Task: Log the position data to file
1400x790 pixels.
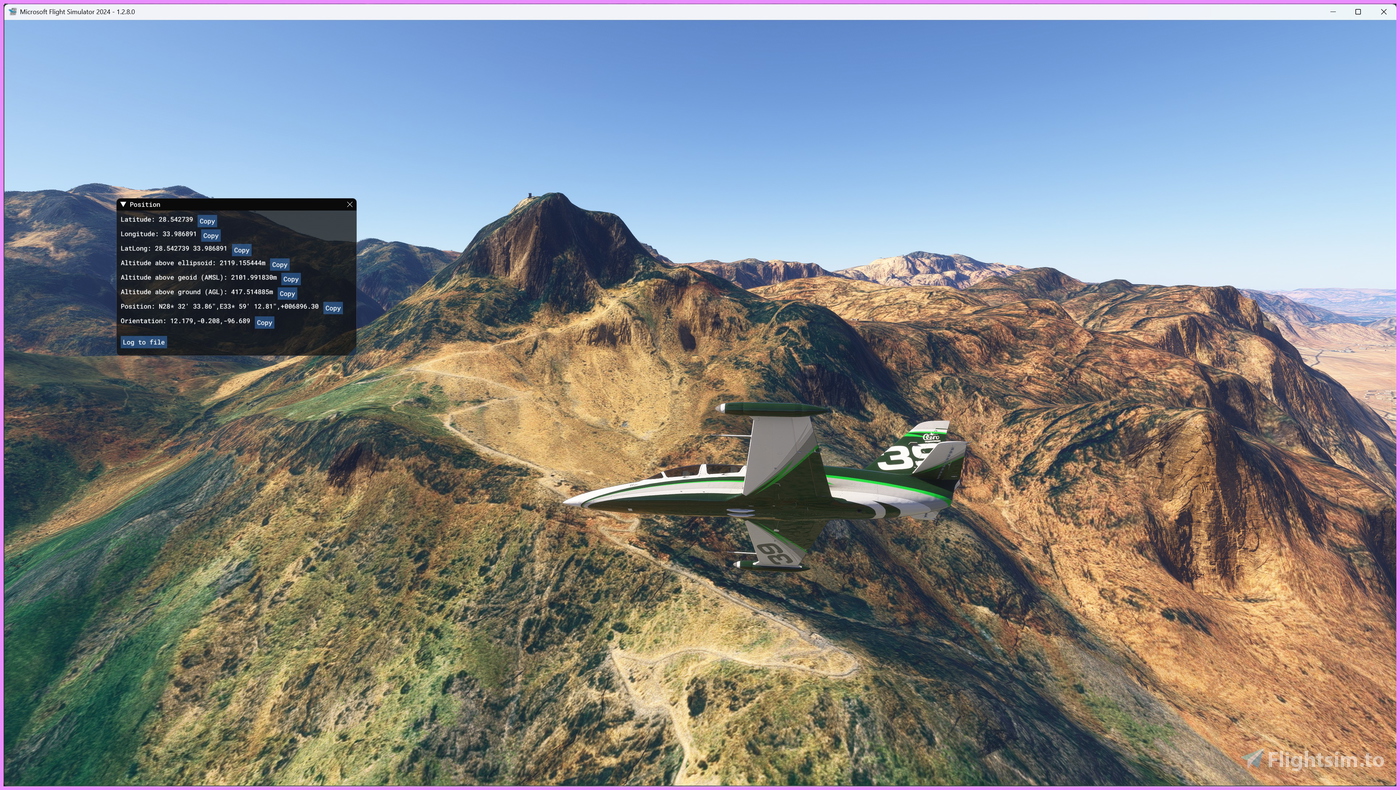Action: tap(144, 342)
